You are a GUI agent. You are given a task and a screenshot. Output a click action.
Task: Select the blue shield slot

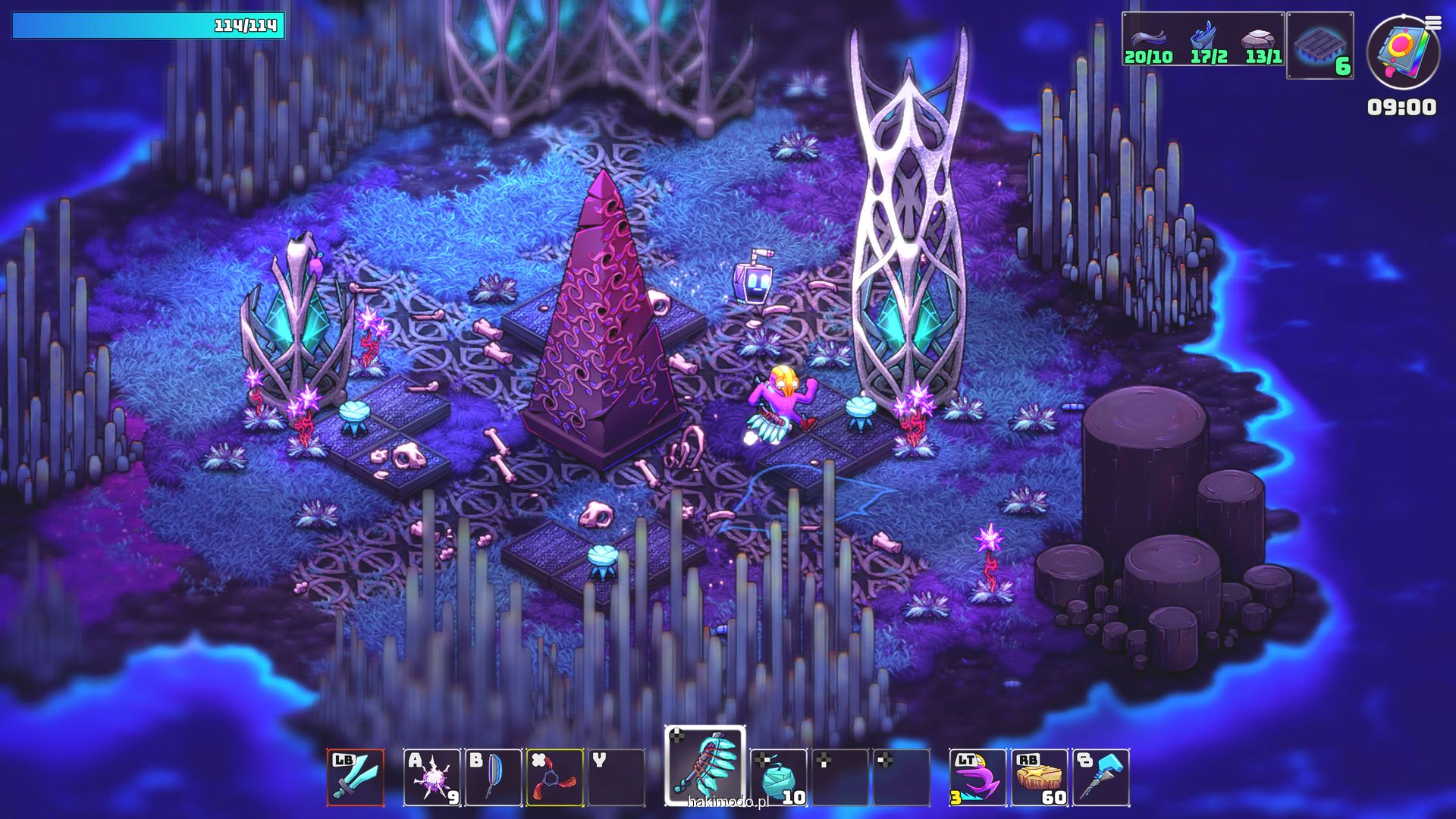click(493, 777)
